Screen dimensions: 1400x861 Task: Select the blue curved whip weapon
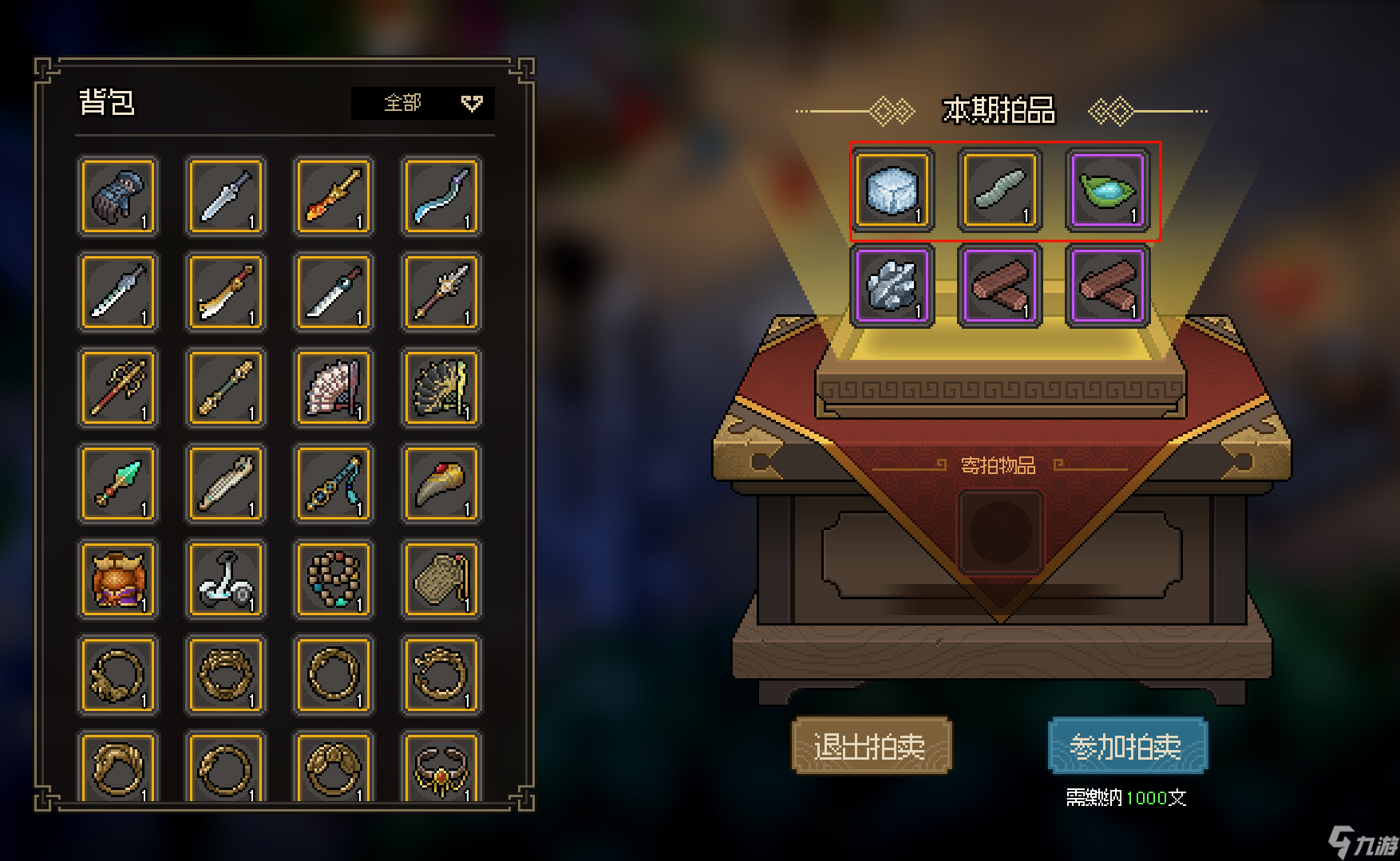441,196
